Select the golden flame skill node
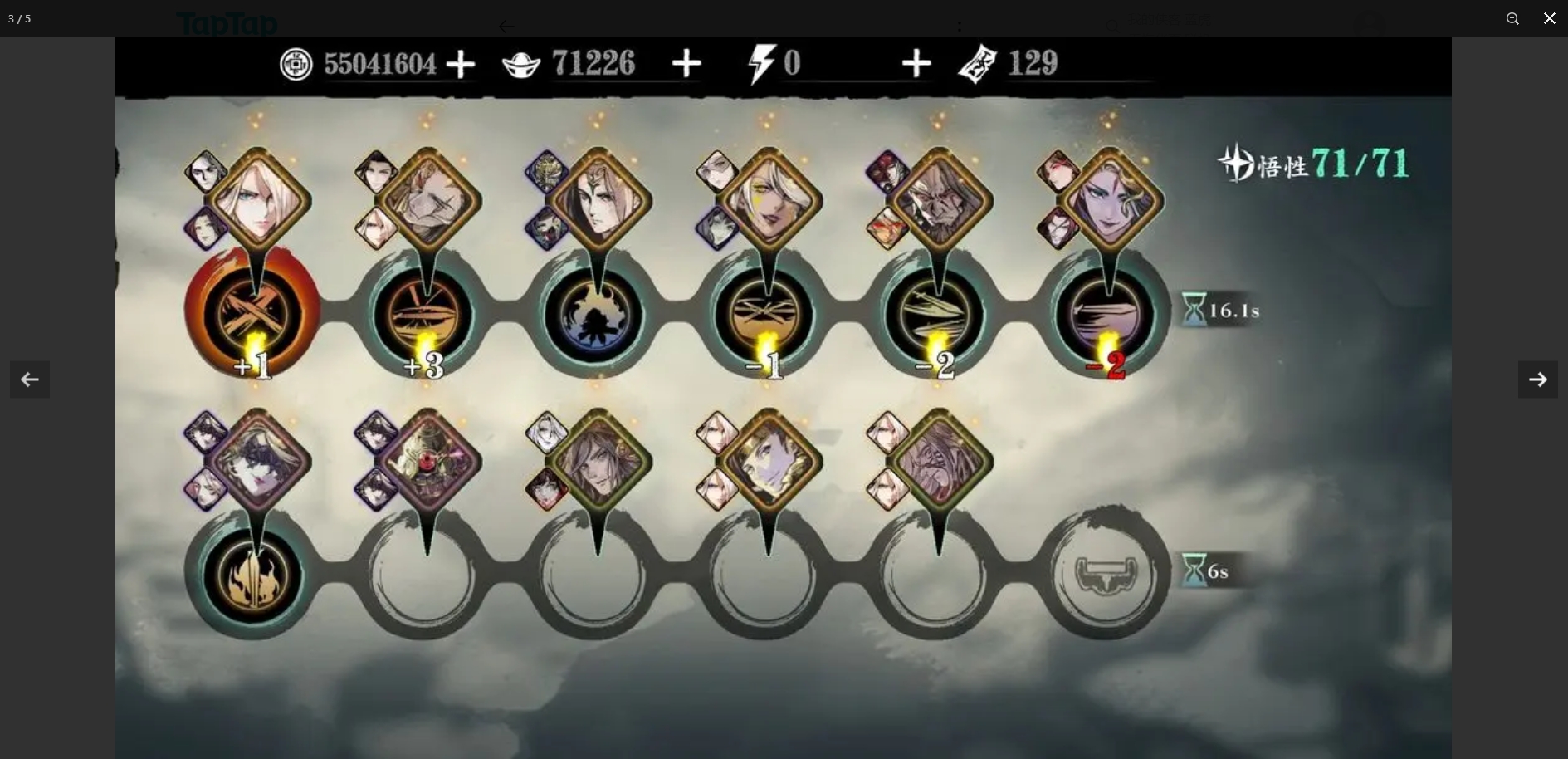This screenshot has height=759, width=1568. click(252, 575)
